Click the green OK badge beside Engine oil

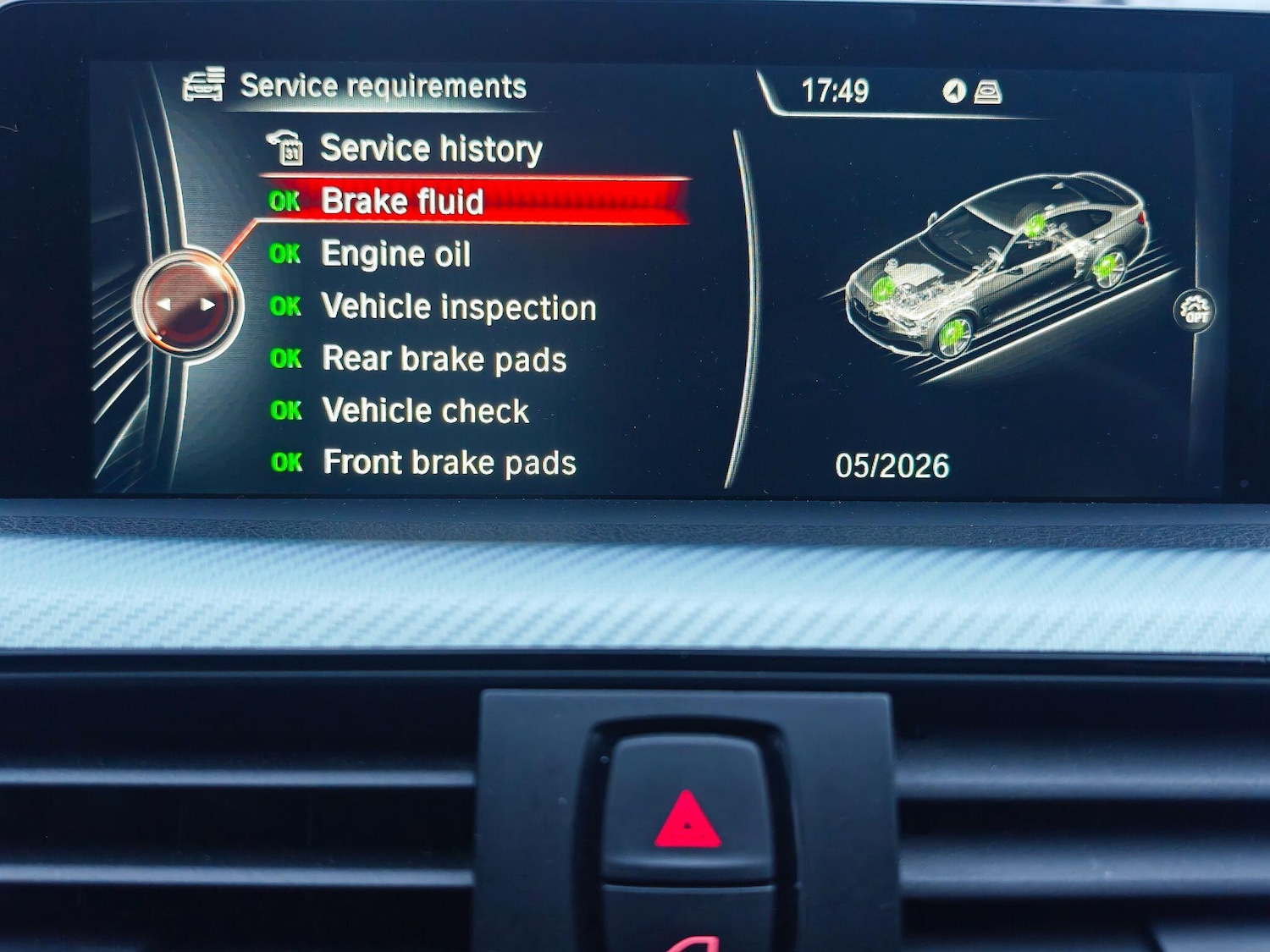pos(287,253)
